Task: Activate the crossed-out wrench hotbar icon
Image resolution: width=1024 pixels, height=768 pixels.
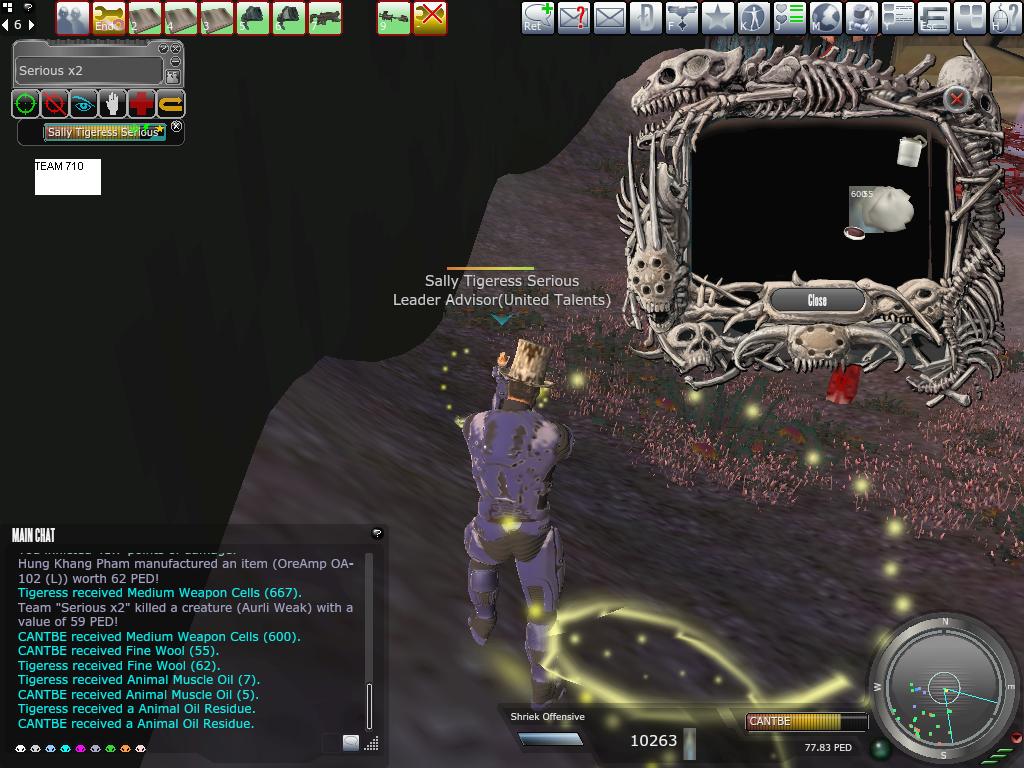Action: pos(430,17)
